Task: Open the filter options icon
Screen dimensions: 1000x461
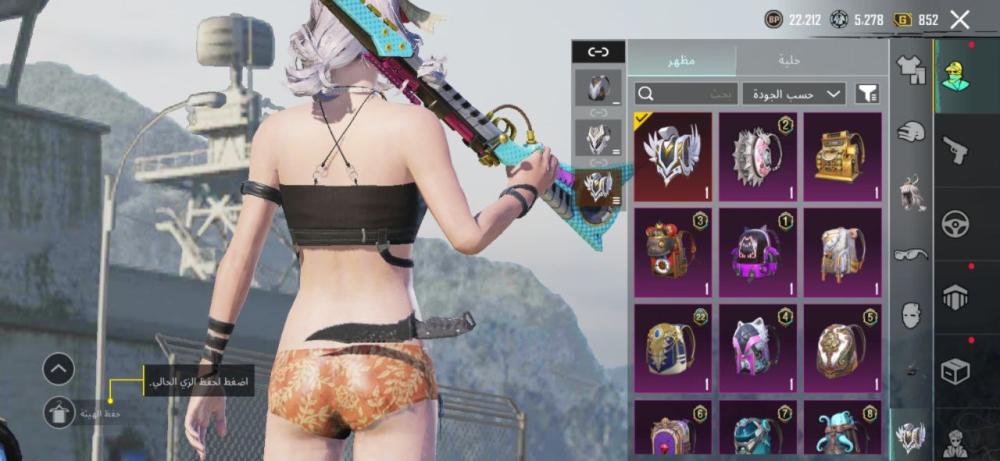Action: tap(867, 94)
